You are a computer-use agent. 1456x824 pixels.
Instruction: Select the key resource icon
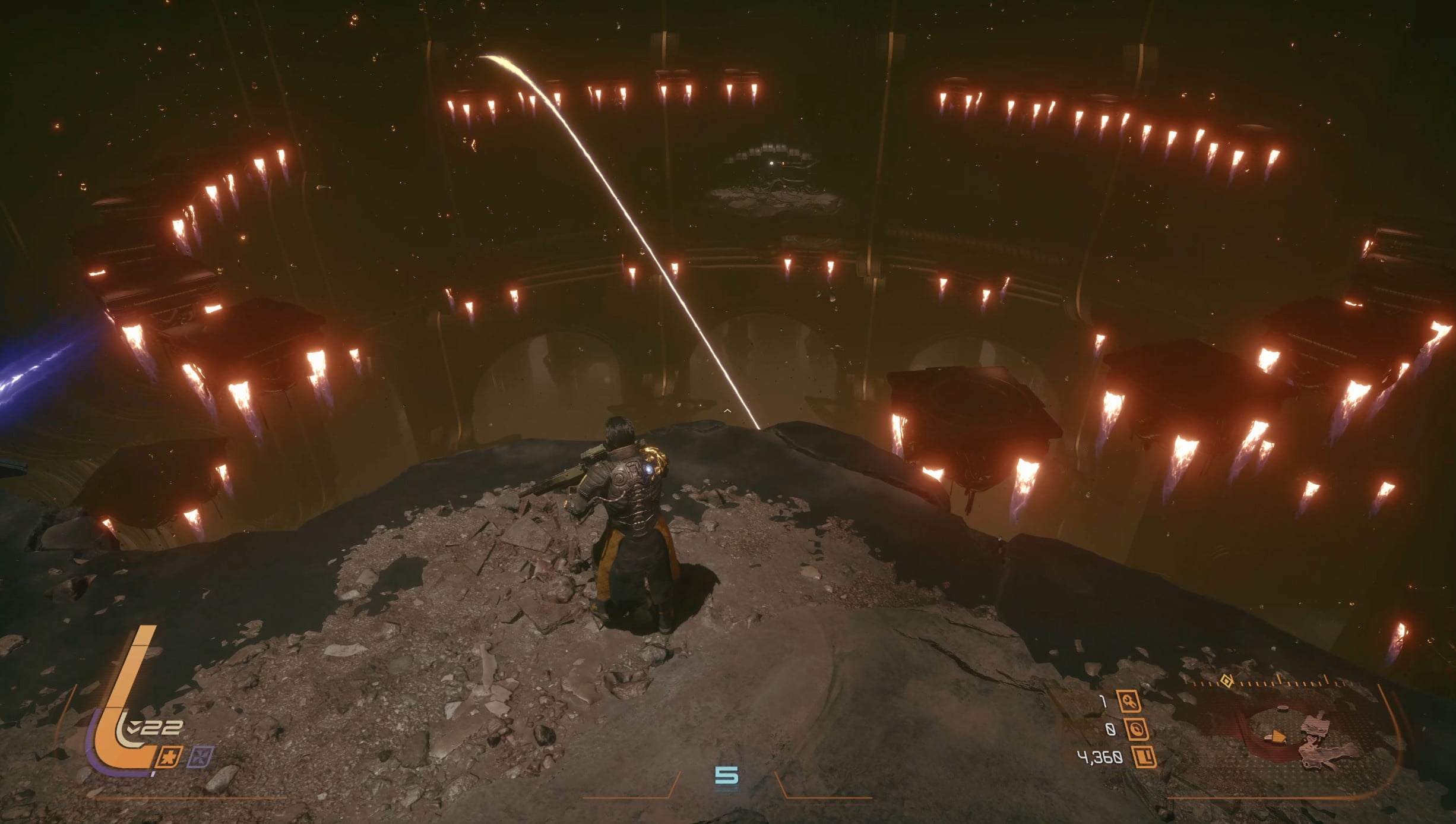tap(1129, 702)
